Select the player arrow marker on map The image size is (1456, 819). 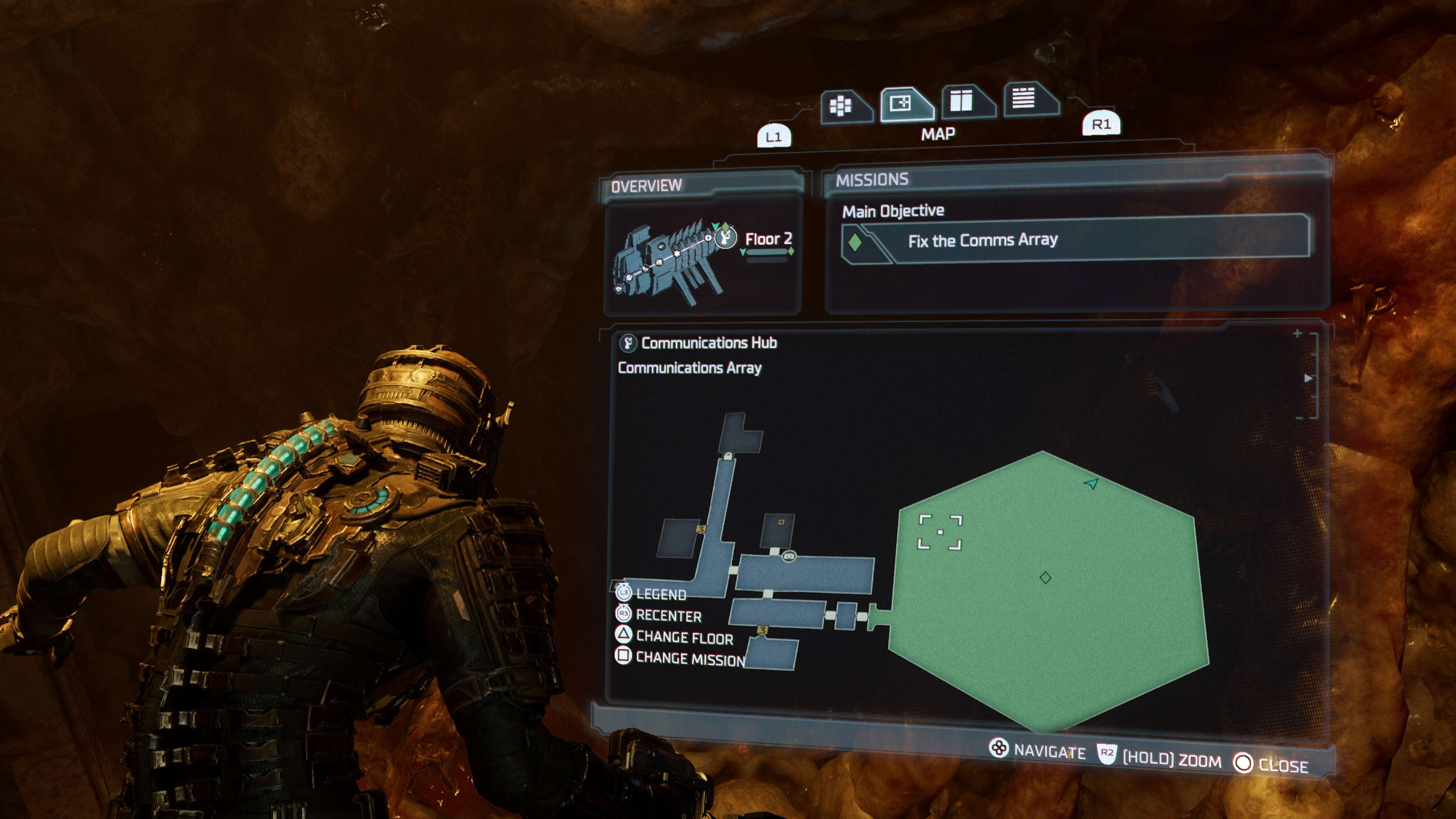pos(1092,483)
